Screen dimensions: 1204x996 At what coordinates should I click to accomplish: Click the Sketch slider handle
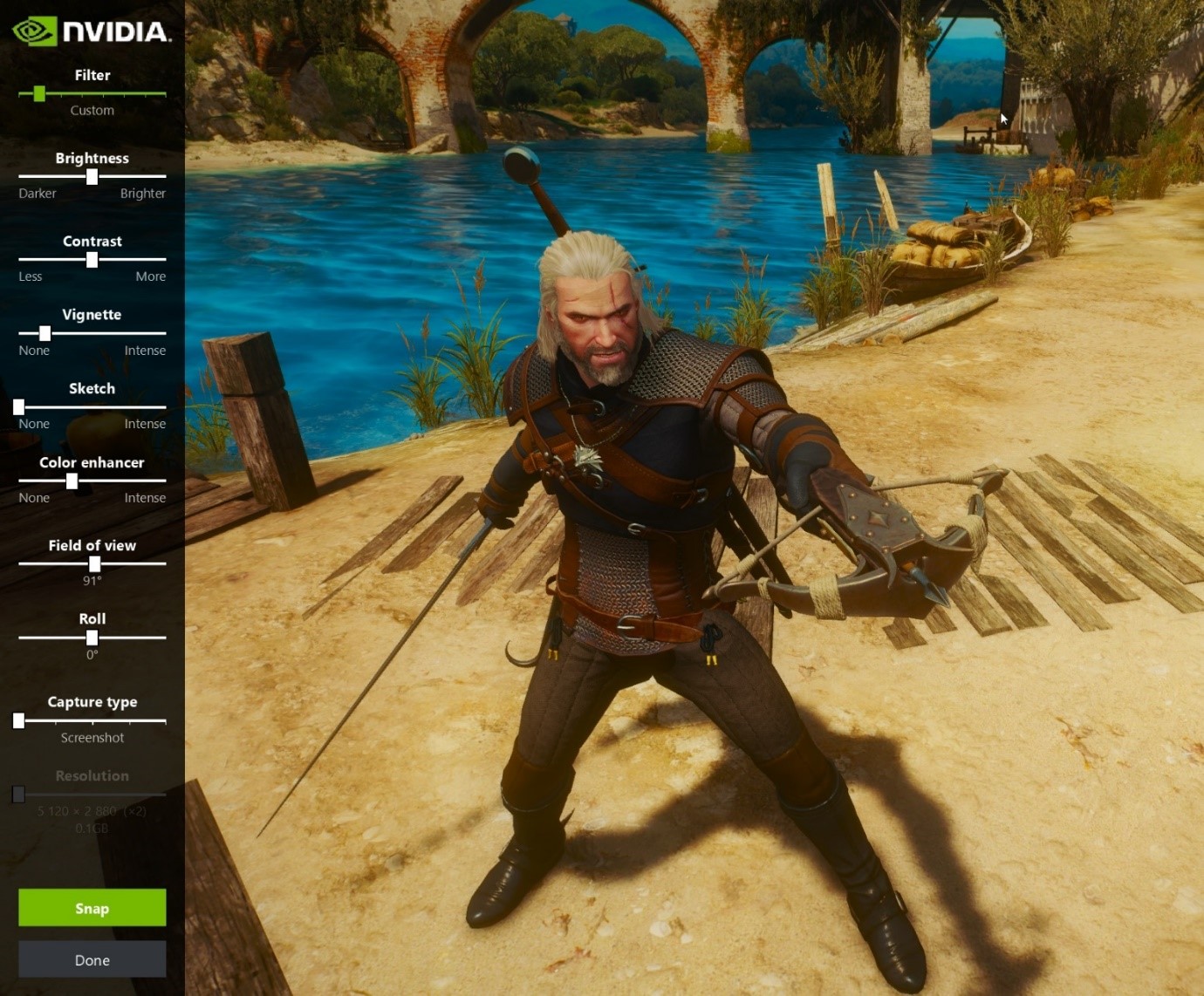[x=18, y=406]
